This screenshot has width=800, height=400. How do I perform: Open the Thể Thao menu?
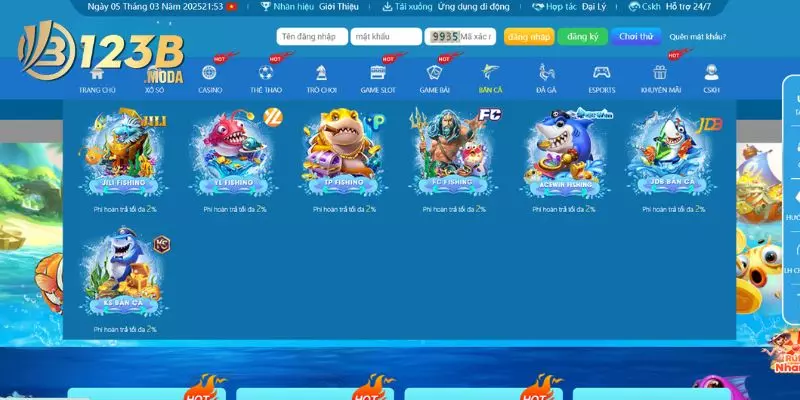266,78
